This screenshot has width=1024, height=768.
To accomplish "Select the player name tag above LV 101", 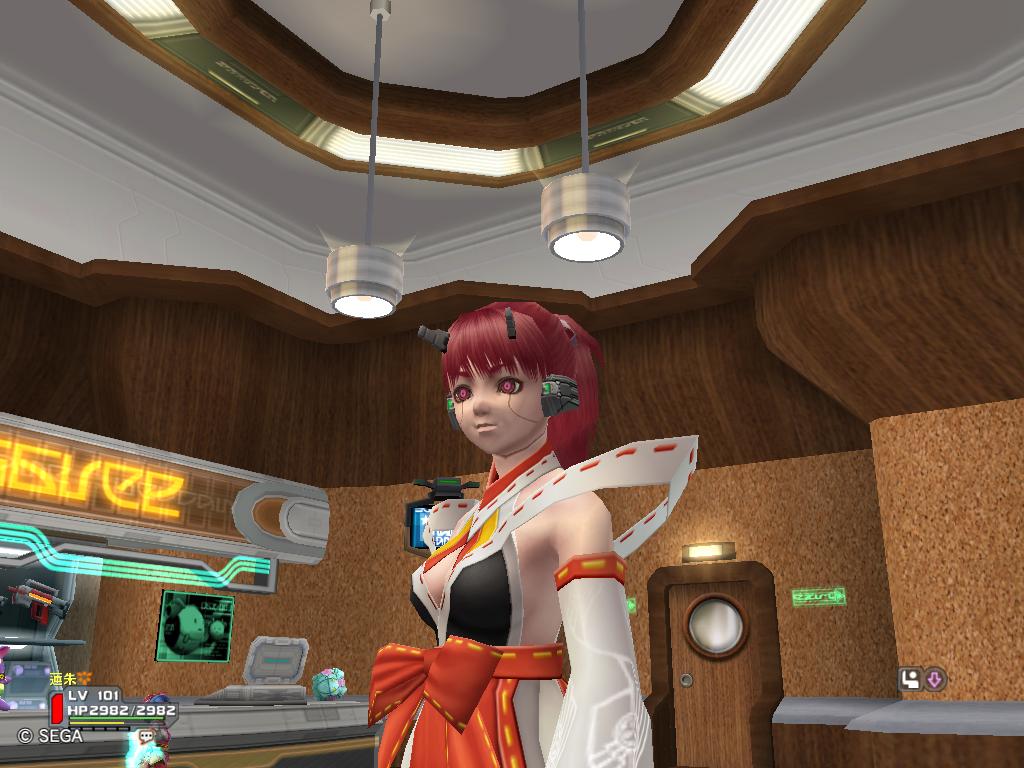I will (70, 679).
